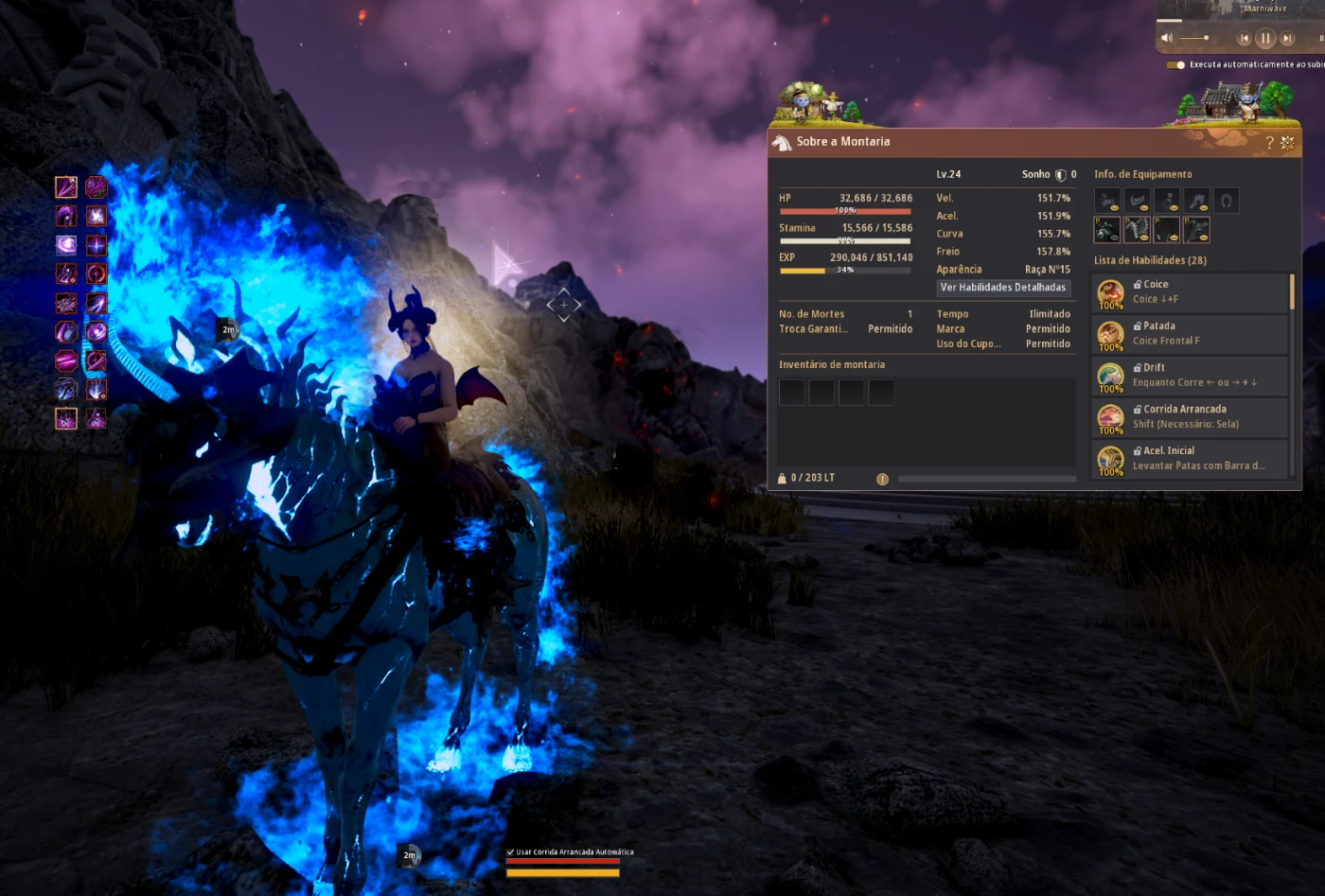Close the Sobre a Montaria window
Image resolution: width=1325 pixels, height=896 pixels.
pyautogui.click(x=1287, y=143)
